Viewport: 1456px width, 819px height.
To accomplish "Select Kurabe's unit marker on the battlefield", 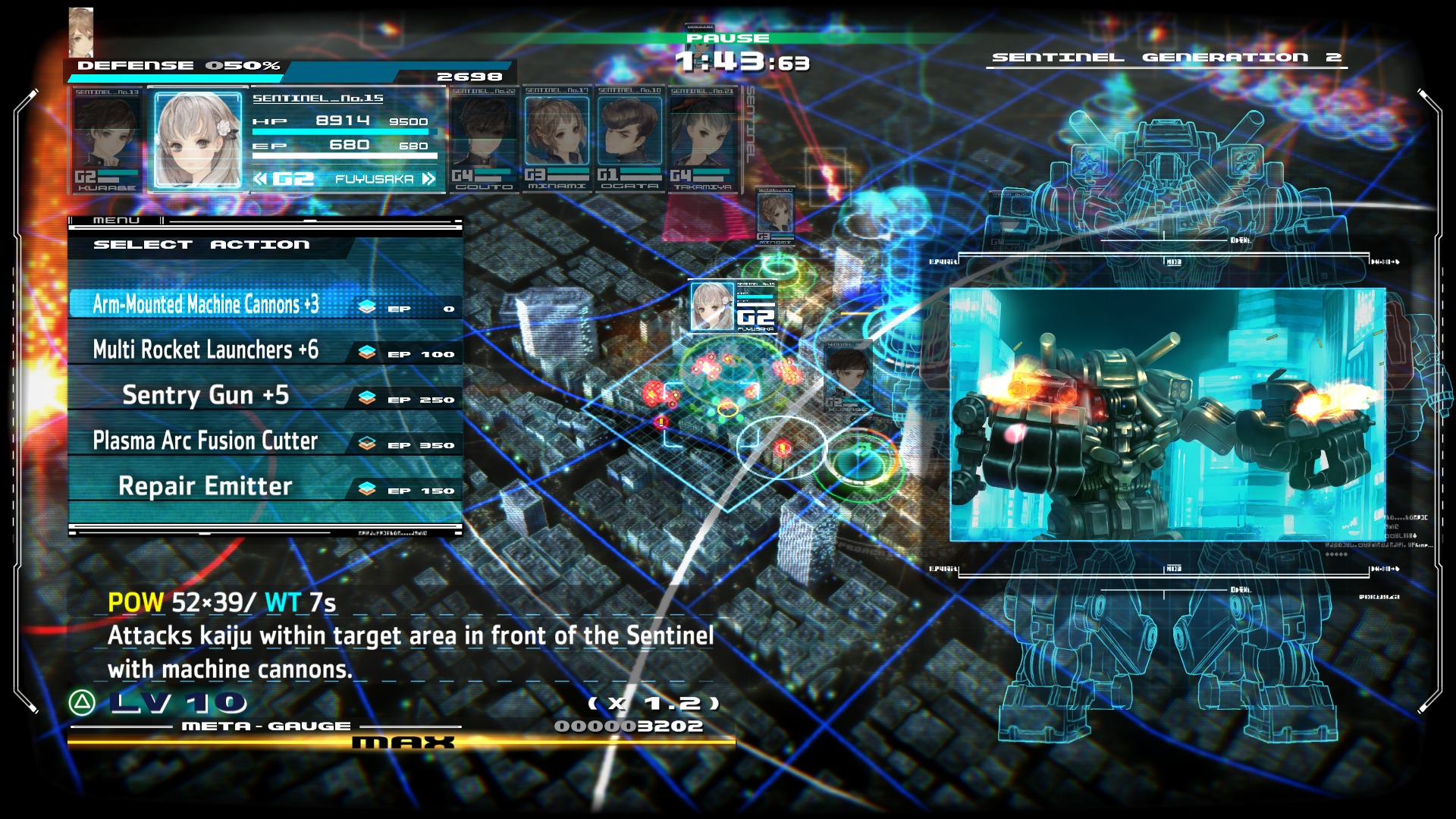I will coord(846,375).
